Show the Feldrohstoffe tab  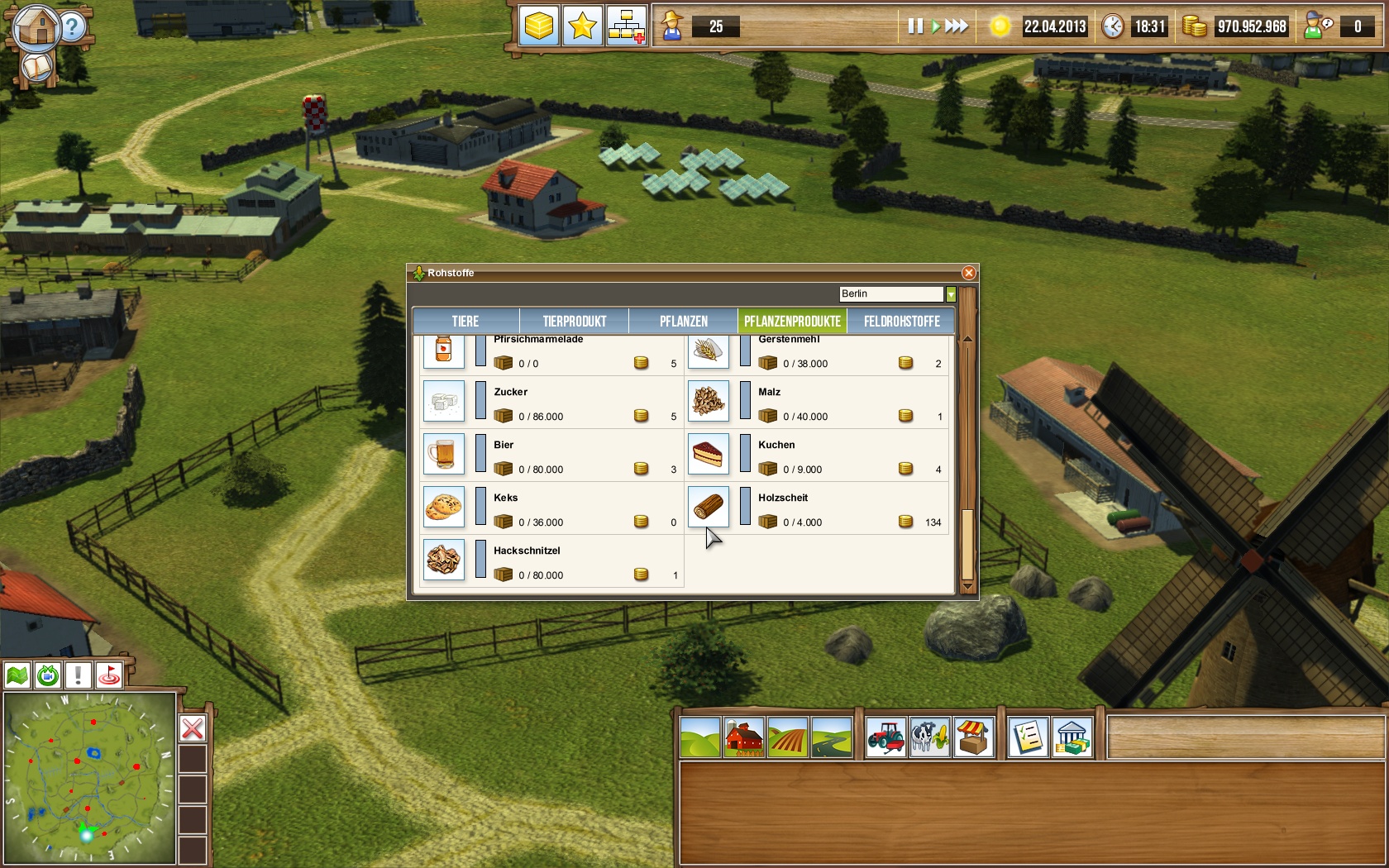(x=901, y=321)
